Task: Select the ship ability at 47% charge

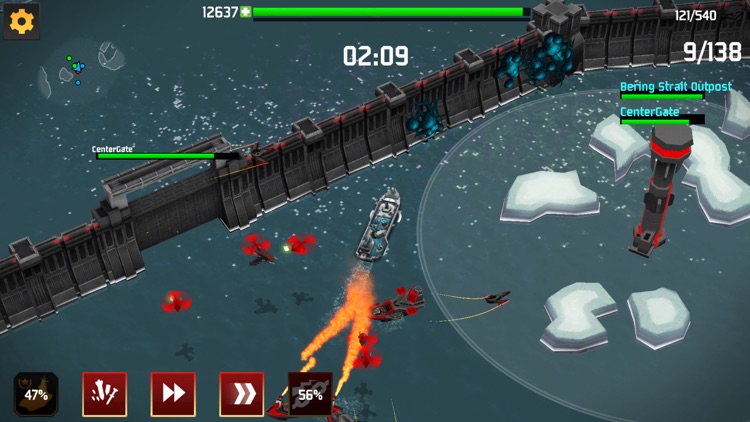Action: pyautogui.click(x=36, y=394)
